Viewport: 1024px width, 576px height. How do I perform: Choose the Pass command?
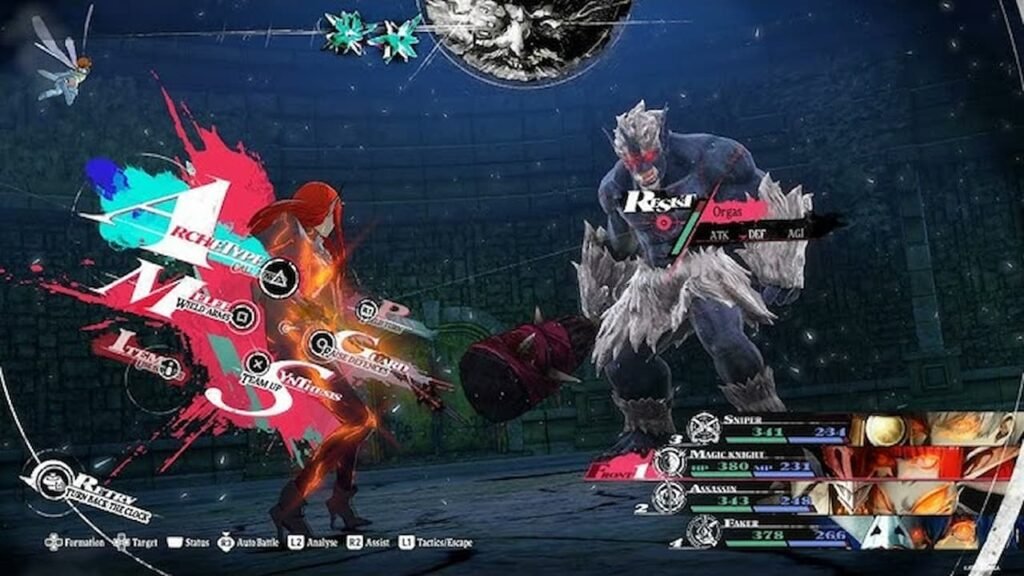(x=367, y=311)
